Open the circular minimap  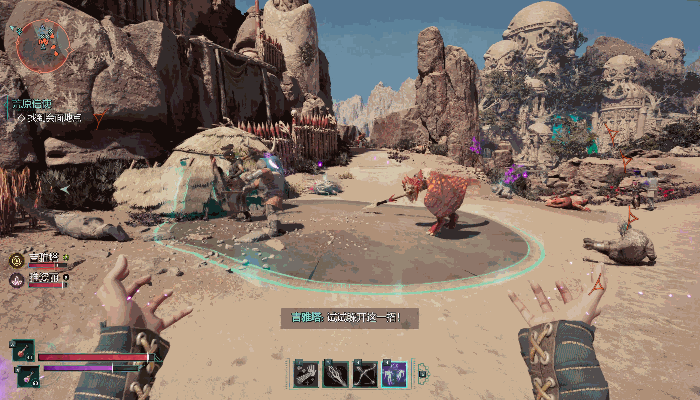coord(43,43)
